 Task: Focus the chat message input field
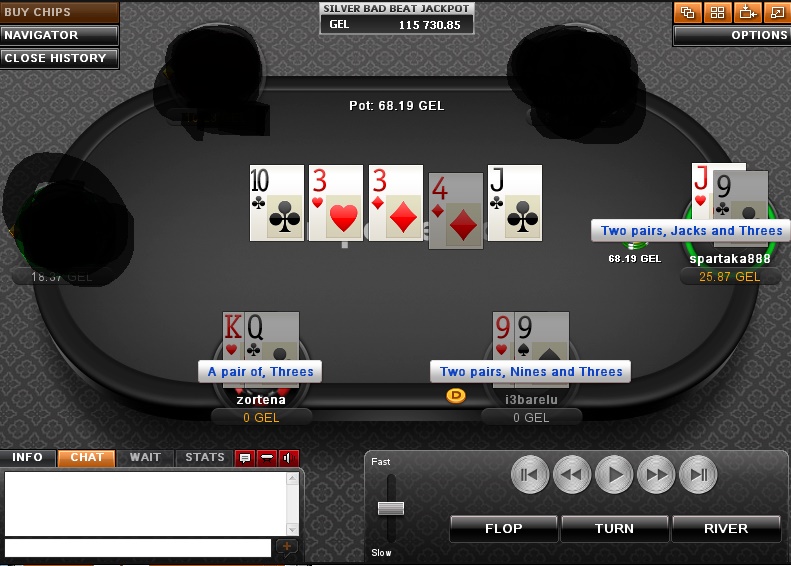click(x=137, y=547)
